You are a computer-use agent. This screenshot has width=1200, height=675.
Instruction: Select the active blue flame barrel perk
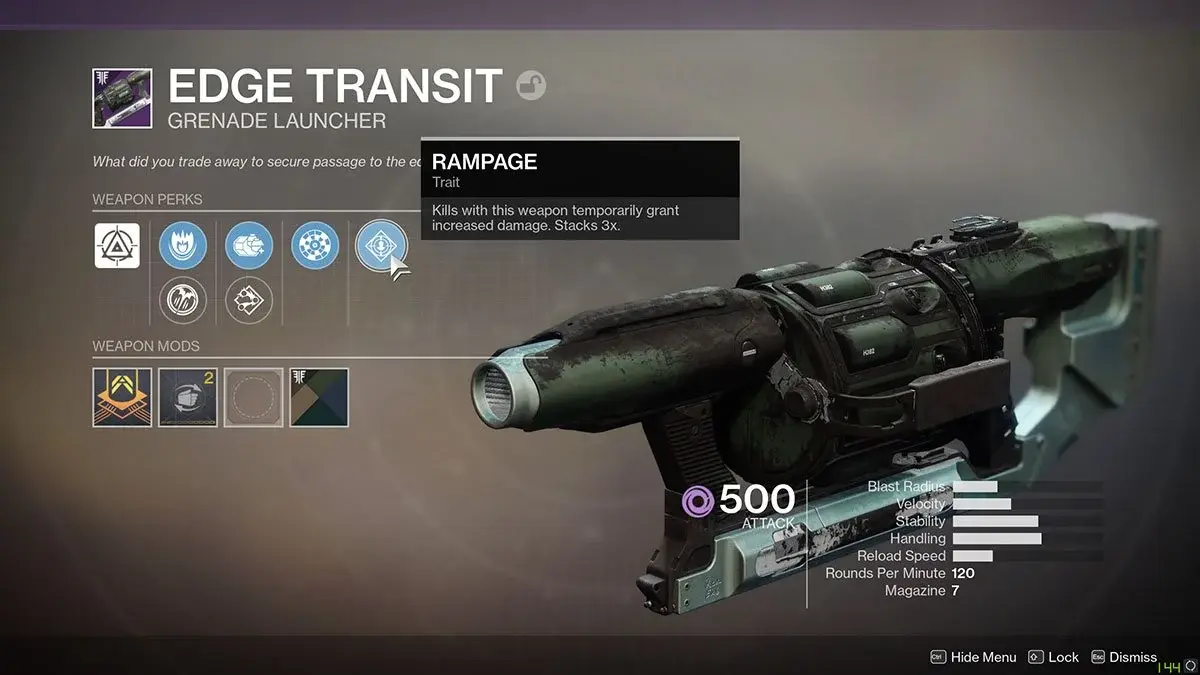183,246
